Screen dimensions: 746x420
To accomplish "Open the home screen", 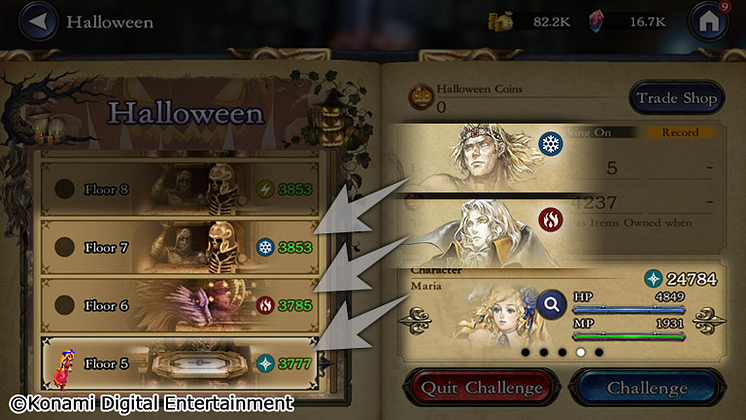I will (x=708, y=22).
